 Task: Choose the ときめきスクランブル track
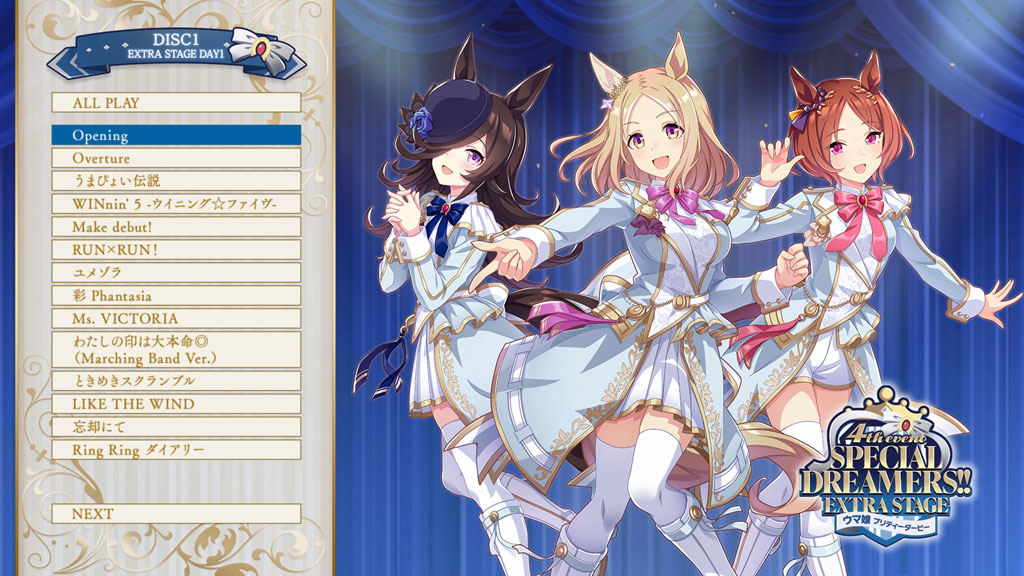point(176,381)
